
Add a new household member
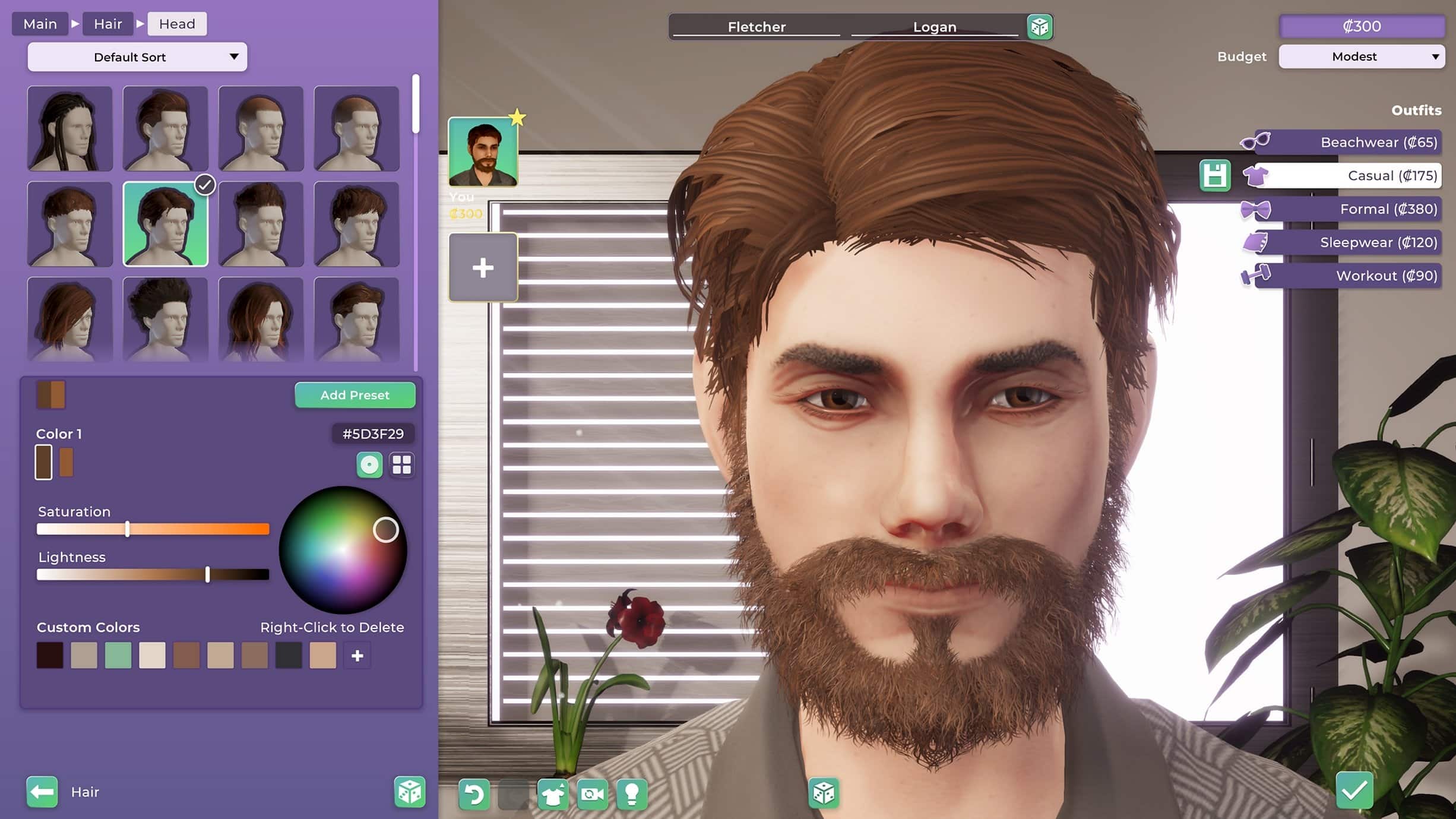pos(483,268)
